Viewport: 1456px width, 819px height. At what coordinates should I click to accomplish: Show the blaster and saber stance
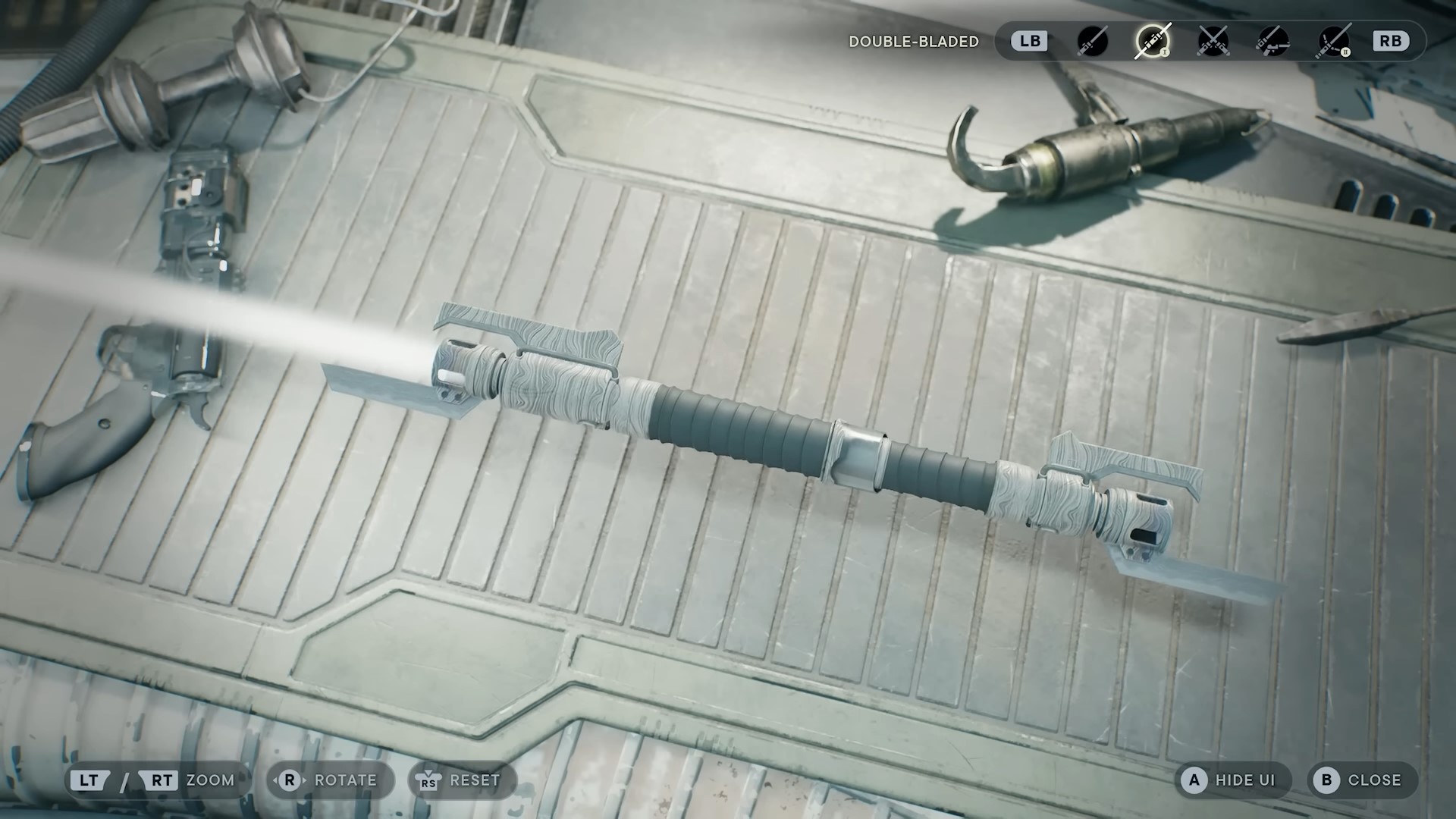pyautogui.click(x=1272, y=41)
